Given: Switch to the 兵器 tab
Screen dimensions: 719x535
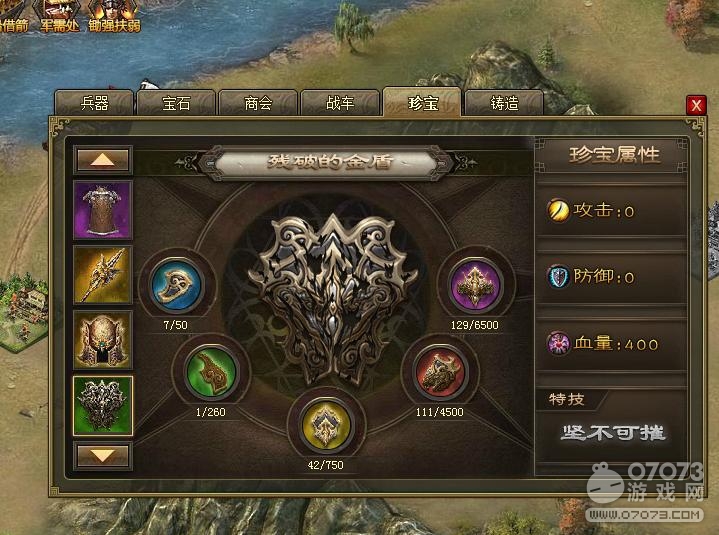Looking at the screenshot, I should (x=94, y=103).
